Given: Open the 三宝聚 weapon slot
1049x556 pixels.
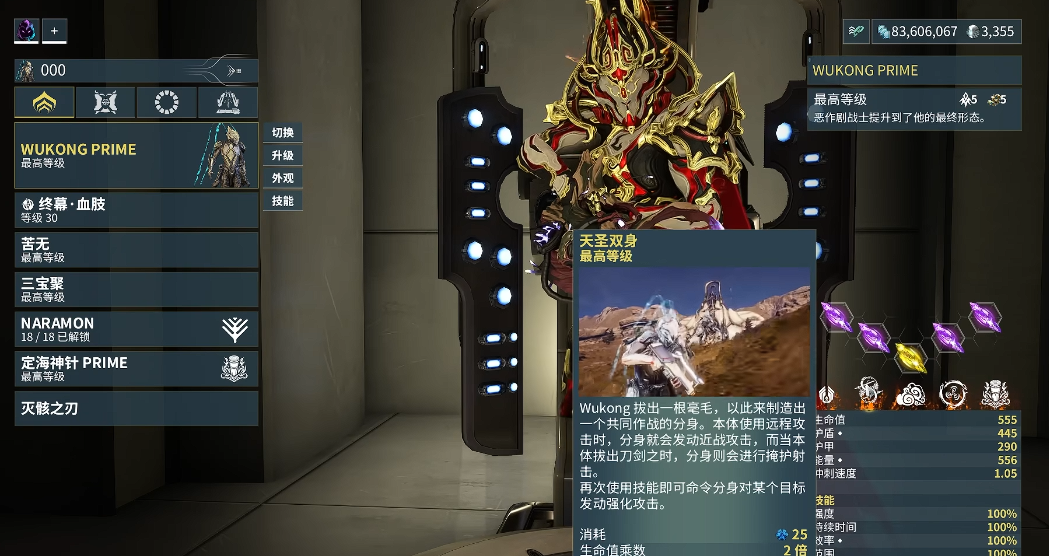Looking at the screenshot, I should [136, 290].
